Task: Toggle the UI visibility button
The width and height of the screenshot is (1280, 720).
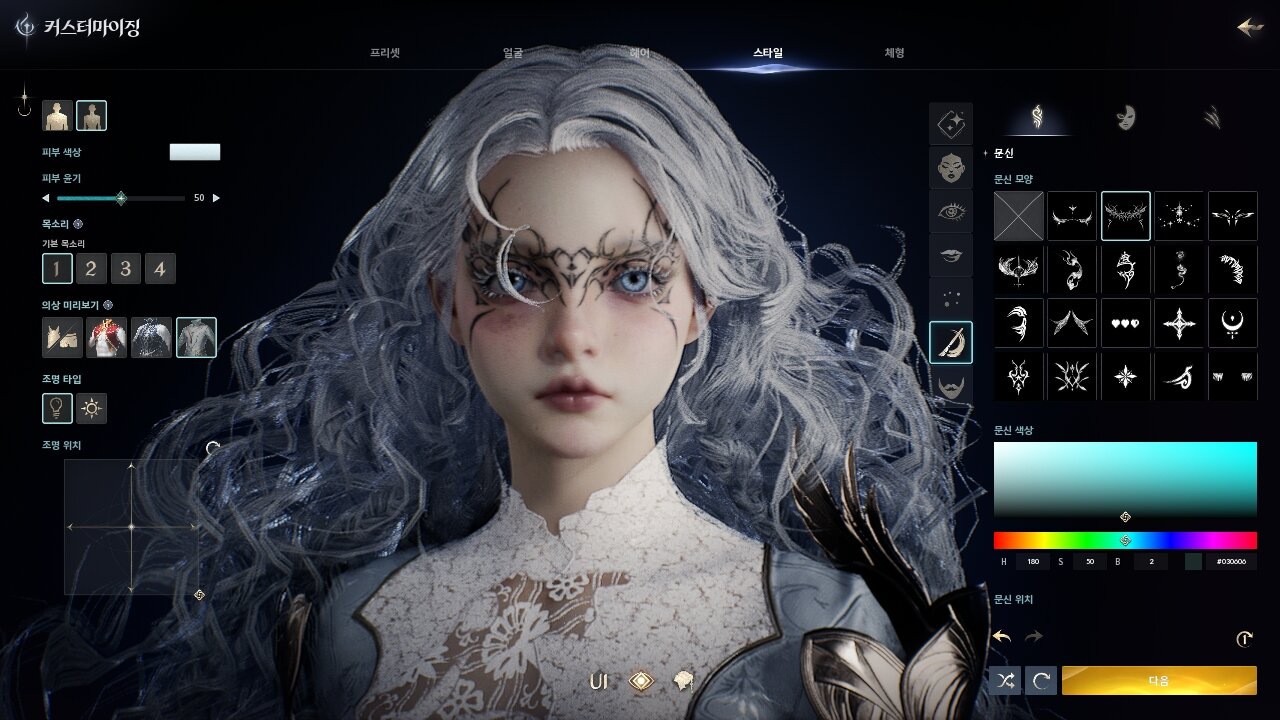Action: (599, 682)
